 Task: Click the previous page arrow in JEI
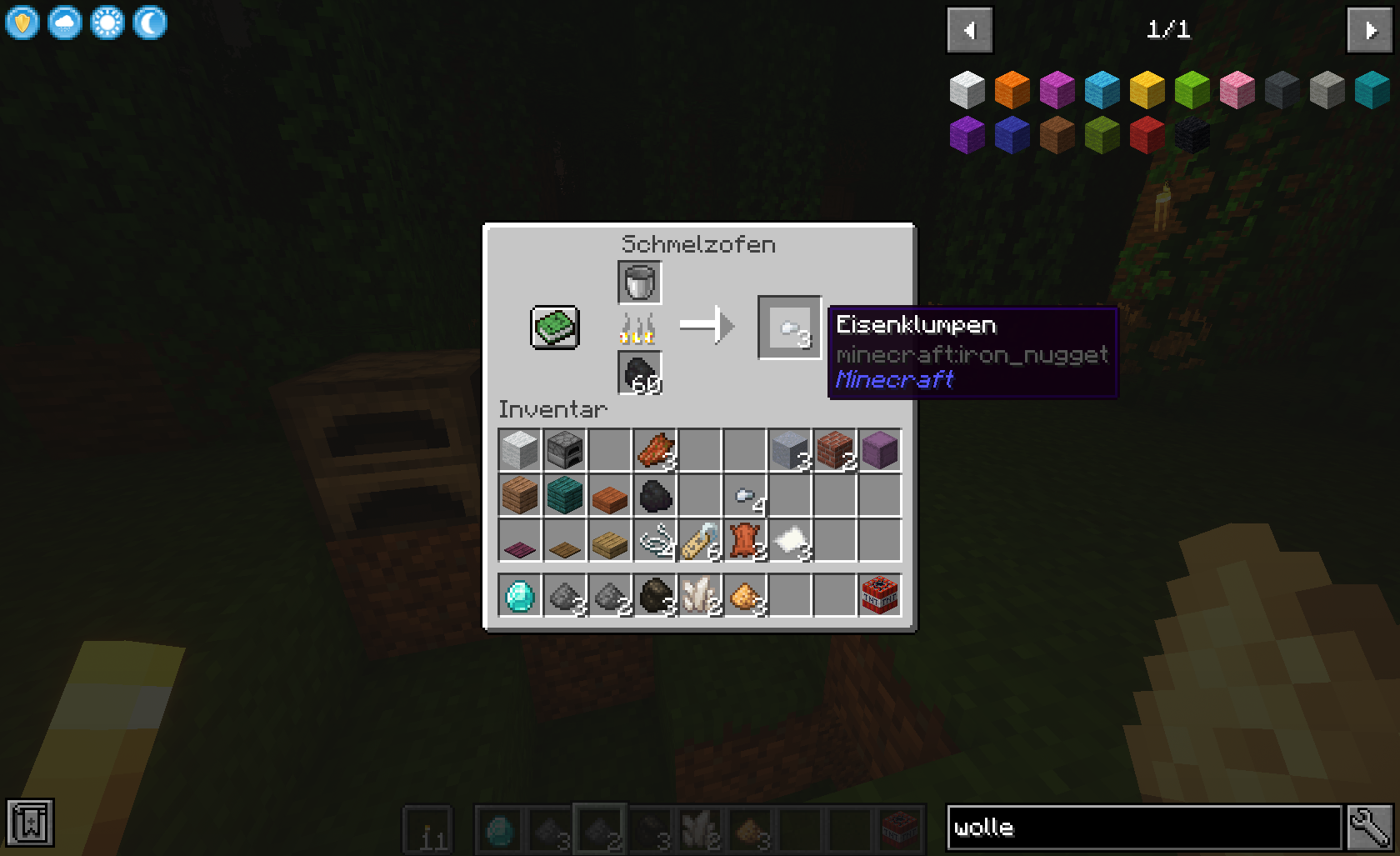pyautogui.click(x=969, y=30)
